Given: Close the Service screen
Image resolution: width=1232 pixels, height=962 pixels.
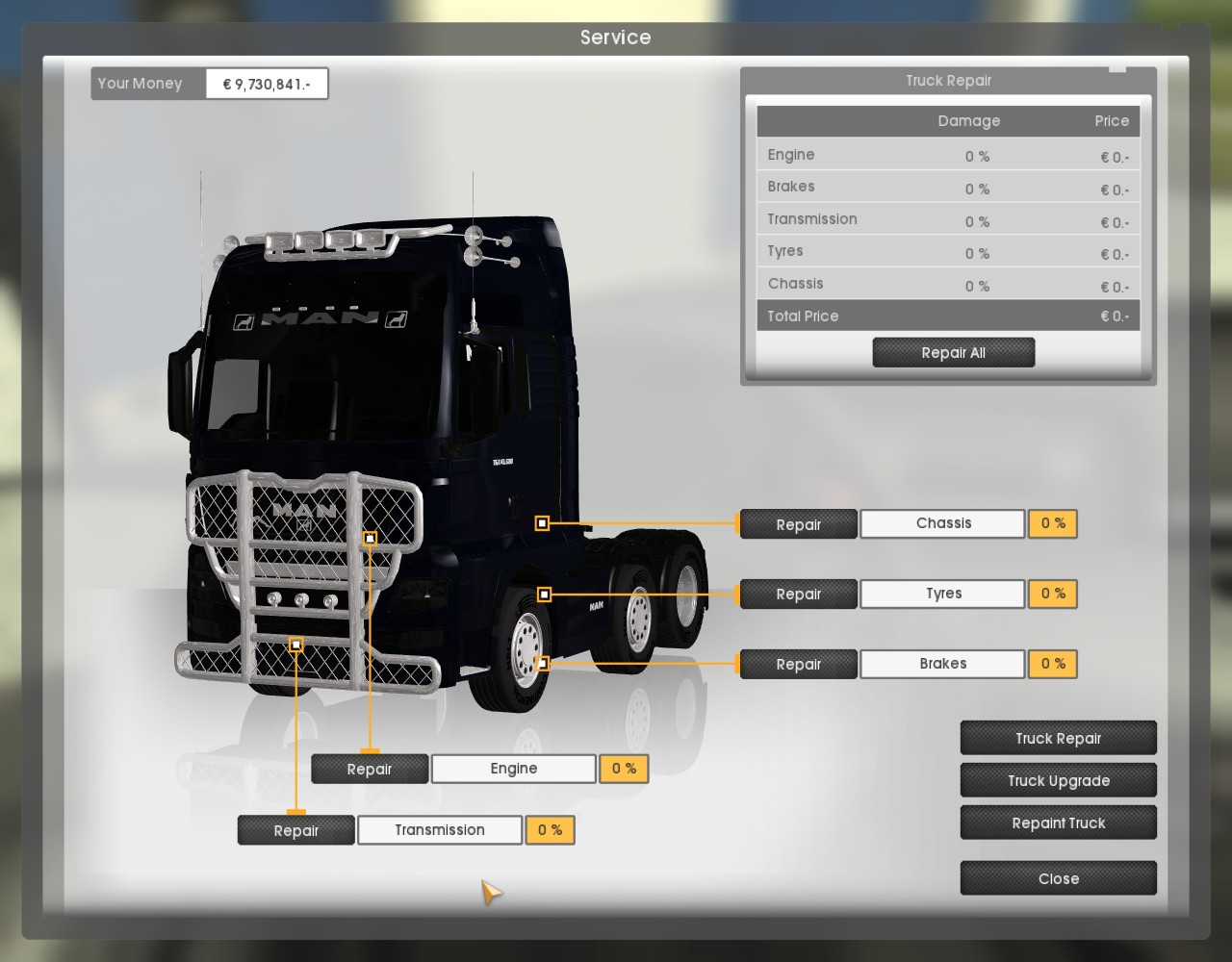Looking at the screenshot, I should 1058,878.
